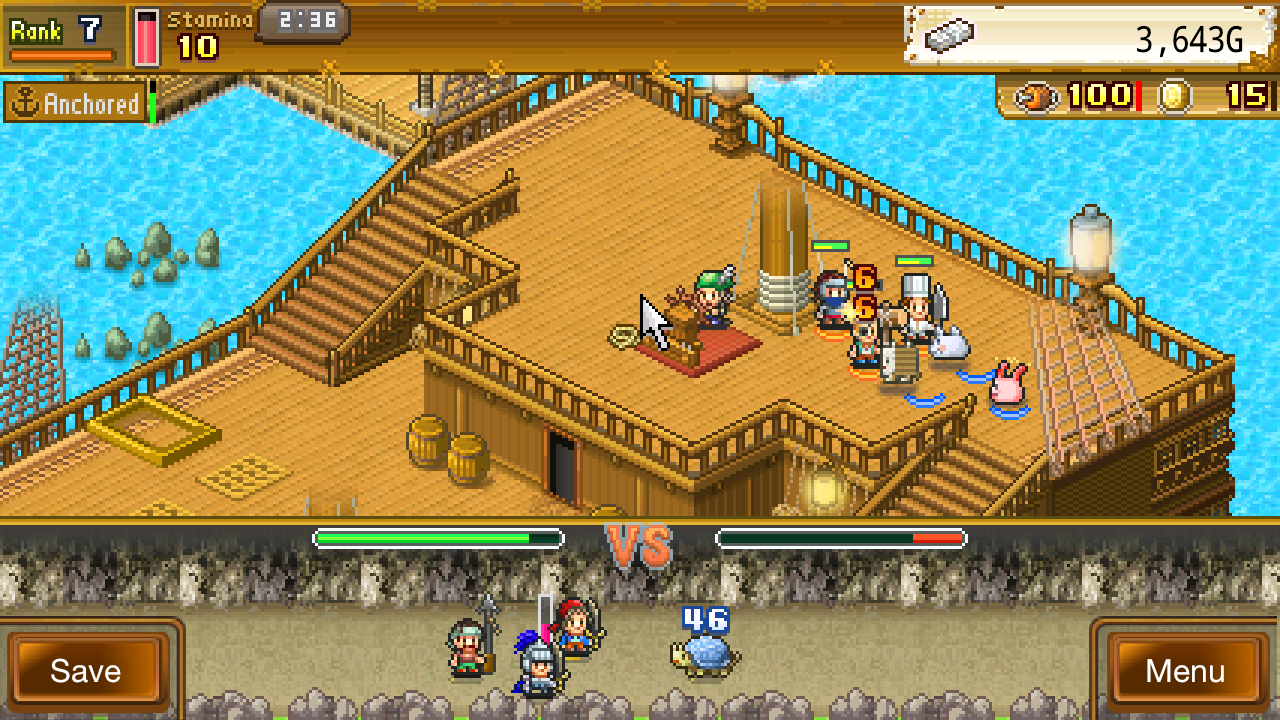
Task: Click the gold medal icon showing 15
Action: point(1175,97)
